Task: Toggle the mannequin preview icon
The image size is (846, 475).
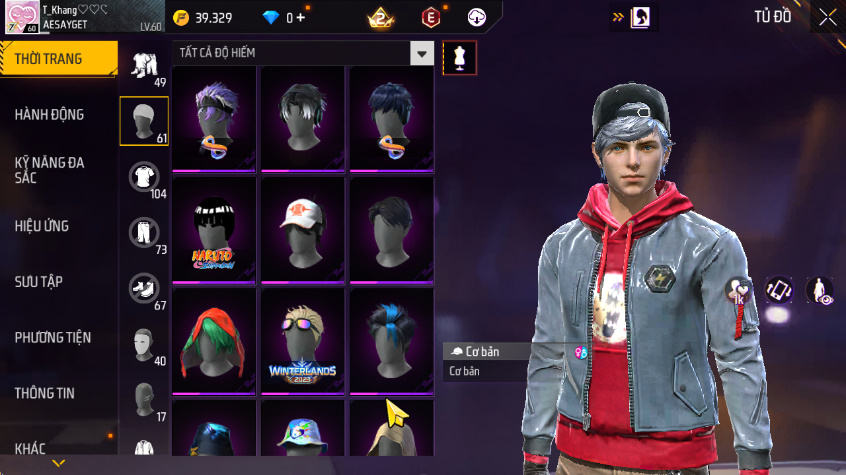Action: 460,57
